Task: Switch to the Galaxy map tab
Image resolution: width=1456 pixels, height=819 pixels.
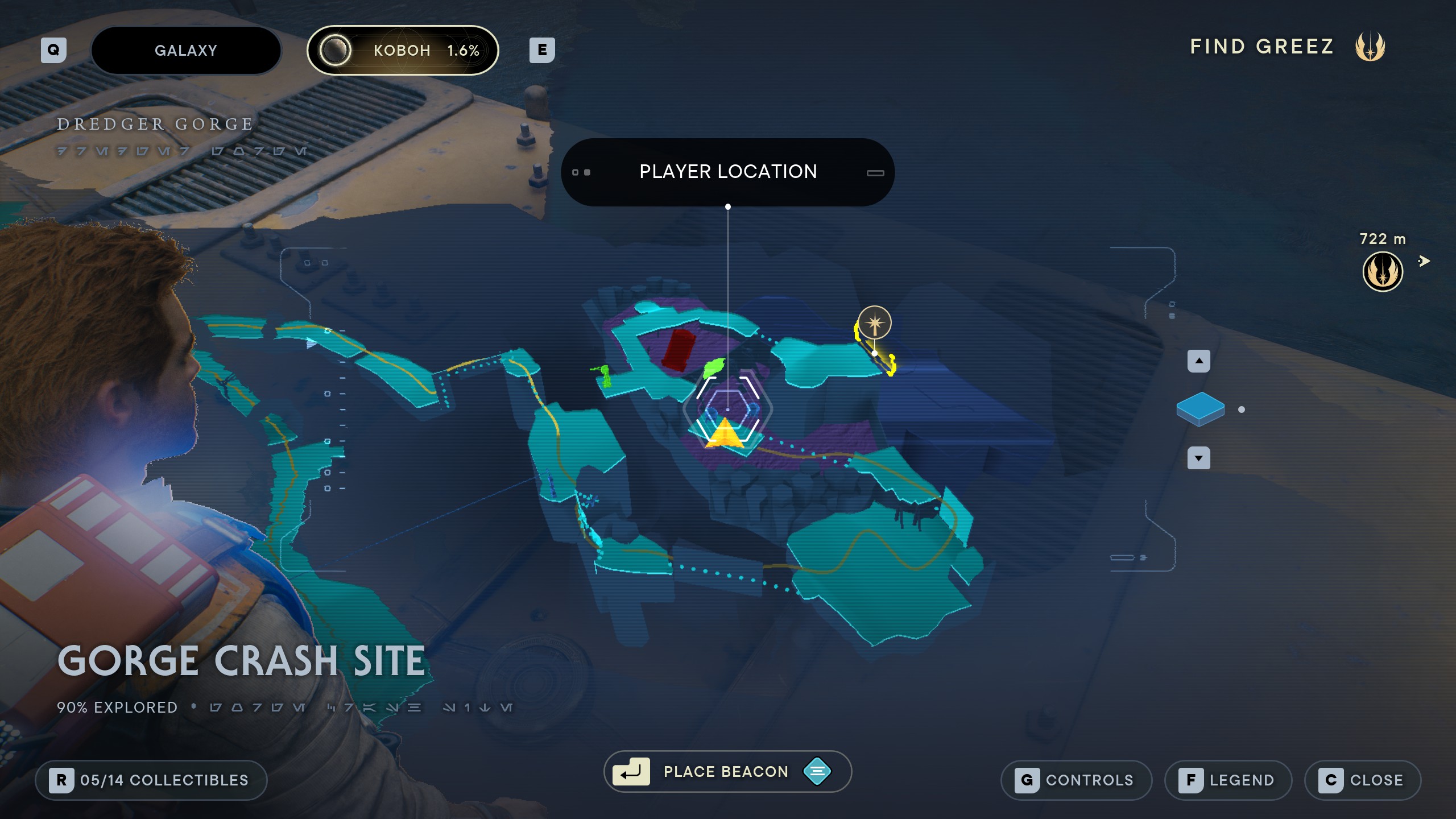Action: click(x=186, y=51)
